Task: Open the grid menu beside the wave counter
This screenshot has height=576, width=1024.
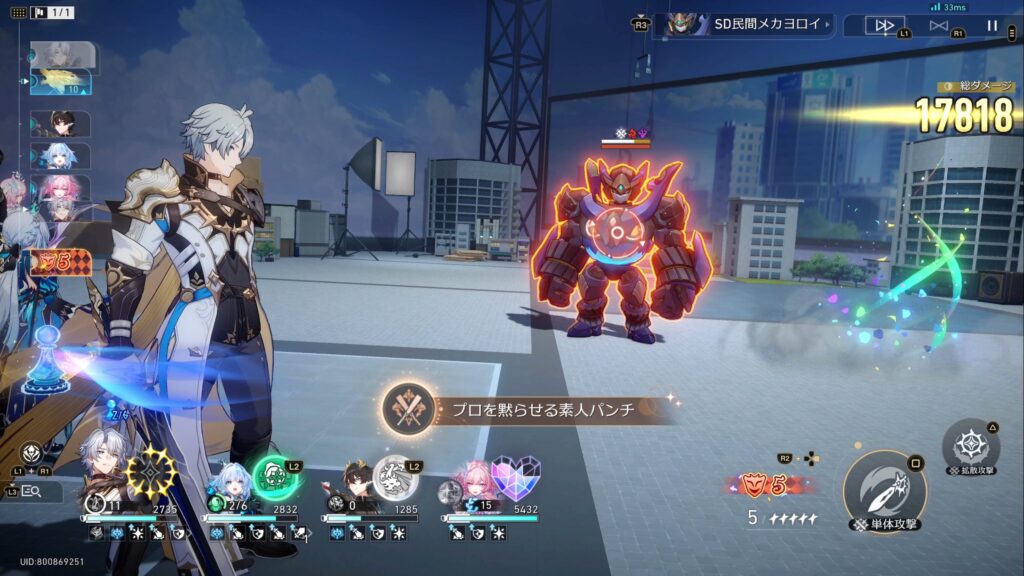Action: click(x=19, y=13)
